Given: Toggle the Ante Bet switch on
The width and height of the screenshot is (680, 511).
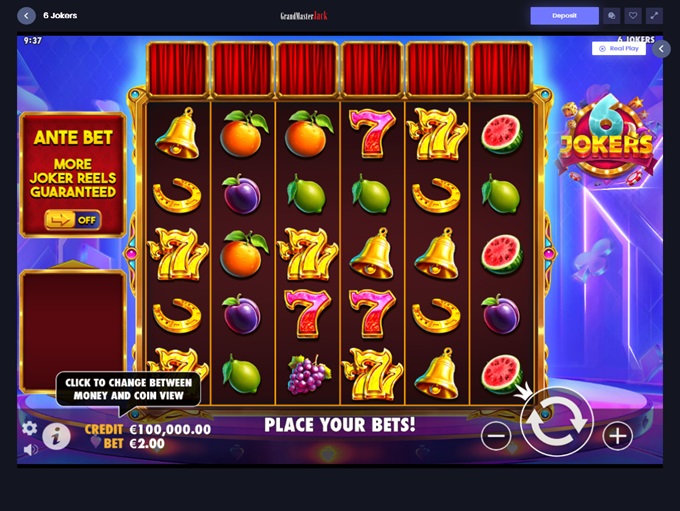Looking at the screenshot, I should [73, 219].
